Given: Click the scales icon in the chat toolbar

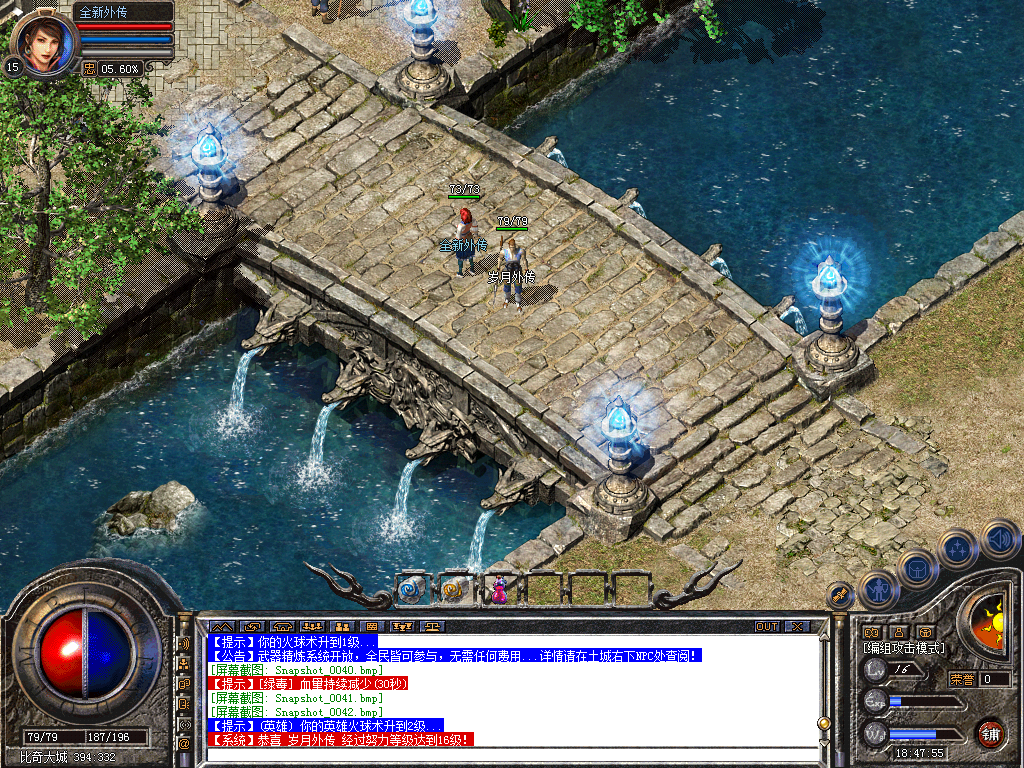Looking at the screenshot, I should 433,627.
